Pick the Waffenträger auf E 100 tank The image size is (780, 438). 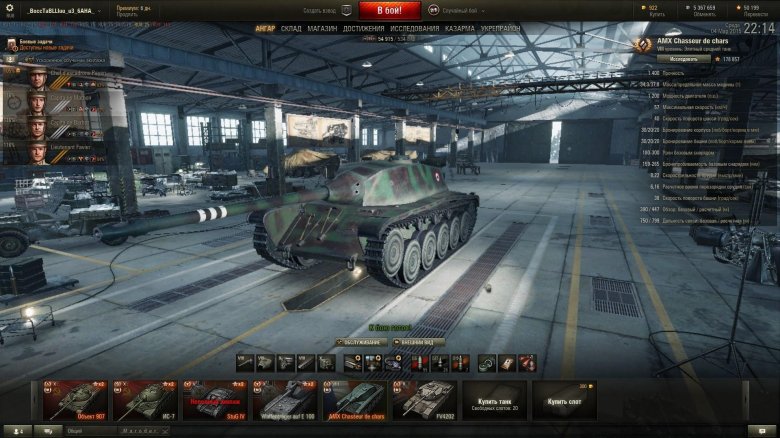284,399
